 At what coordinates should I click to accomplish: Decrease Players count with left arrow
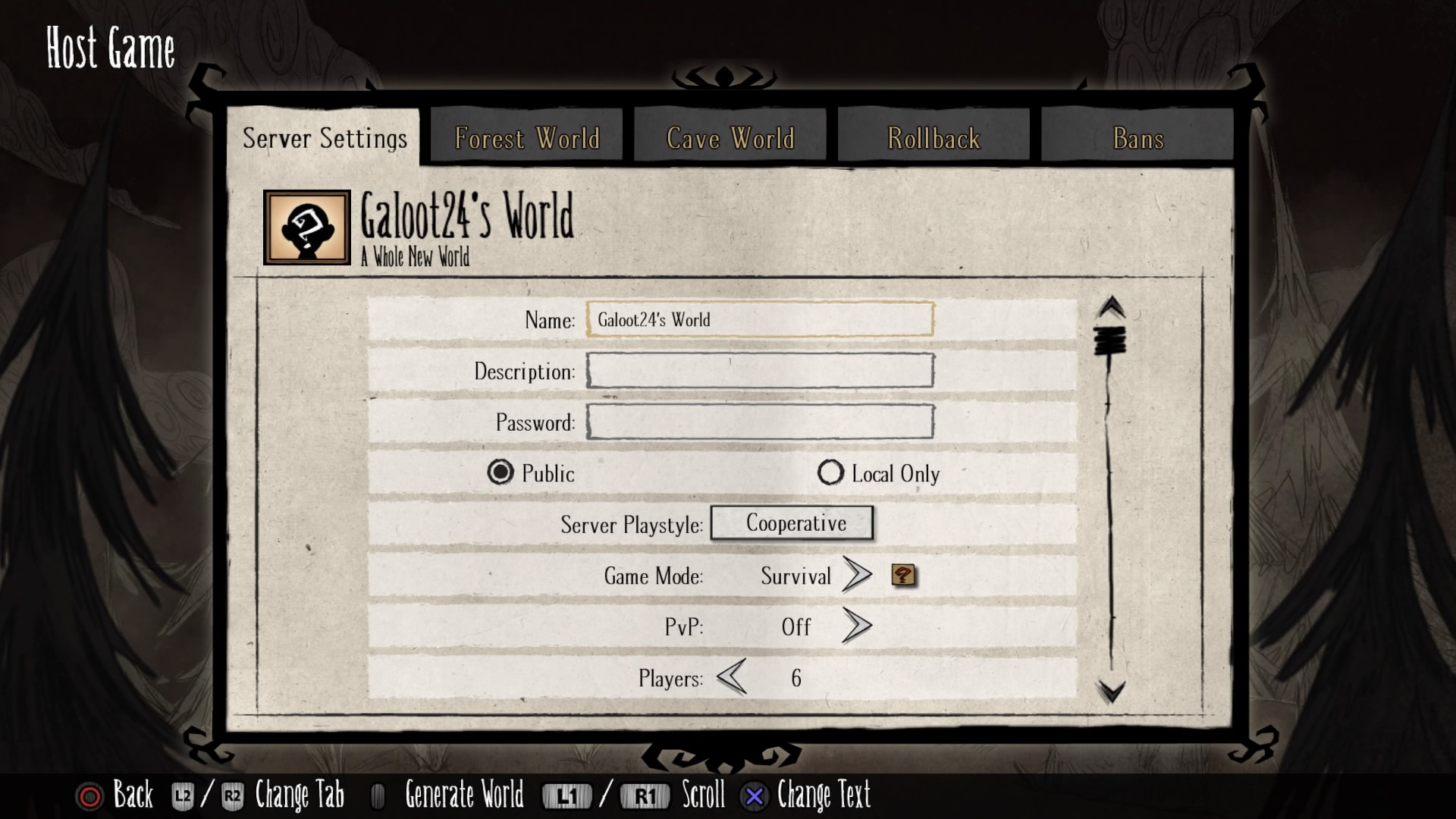pos(732,677)
